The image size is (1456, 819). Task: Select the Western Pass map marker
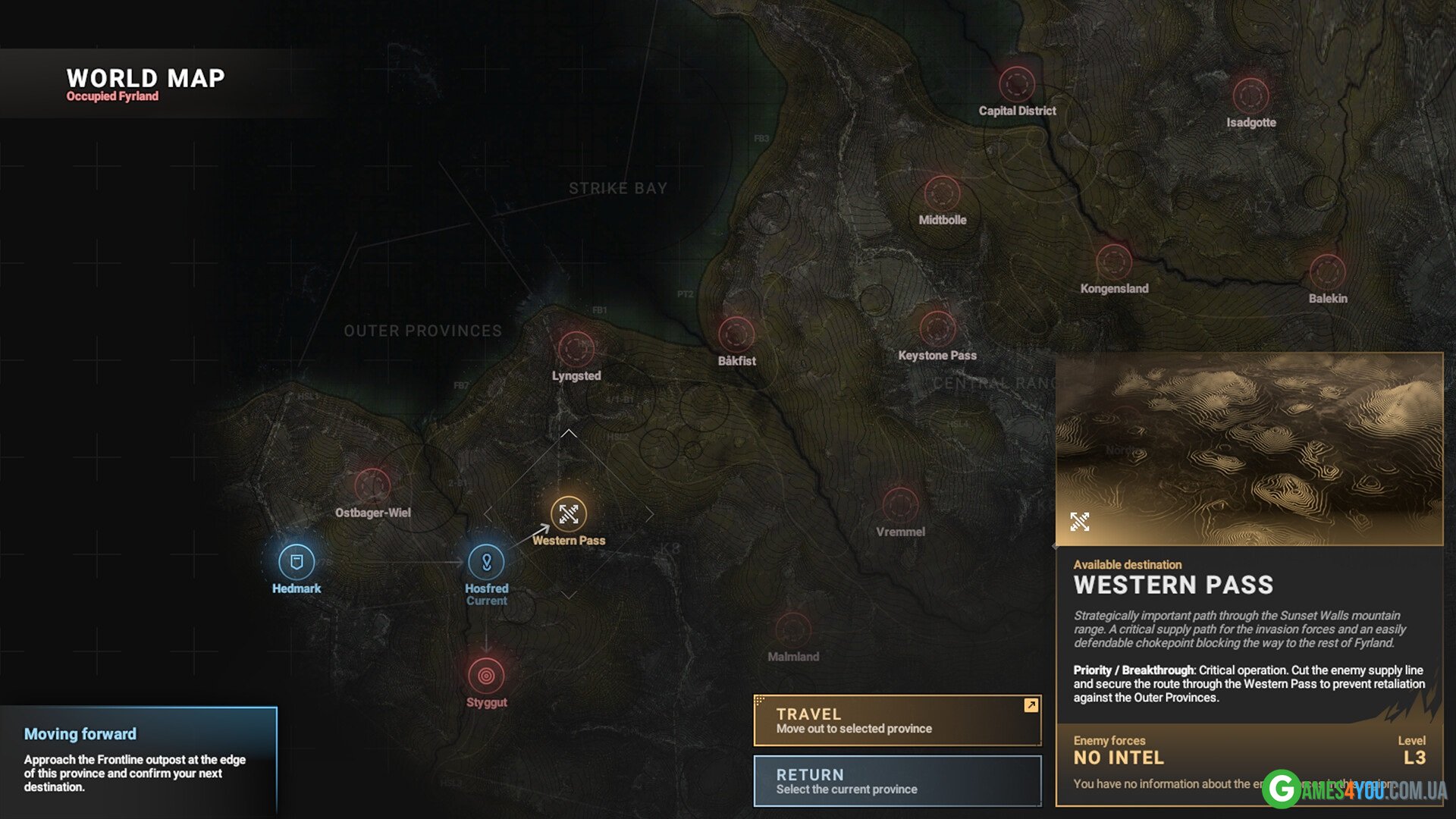click(x=569, y=514)
